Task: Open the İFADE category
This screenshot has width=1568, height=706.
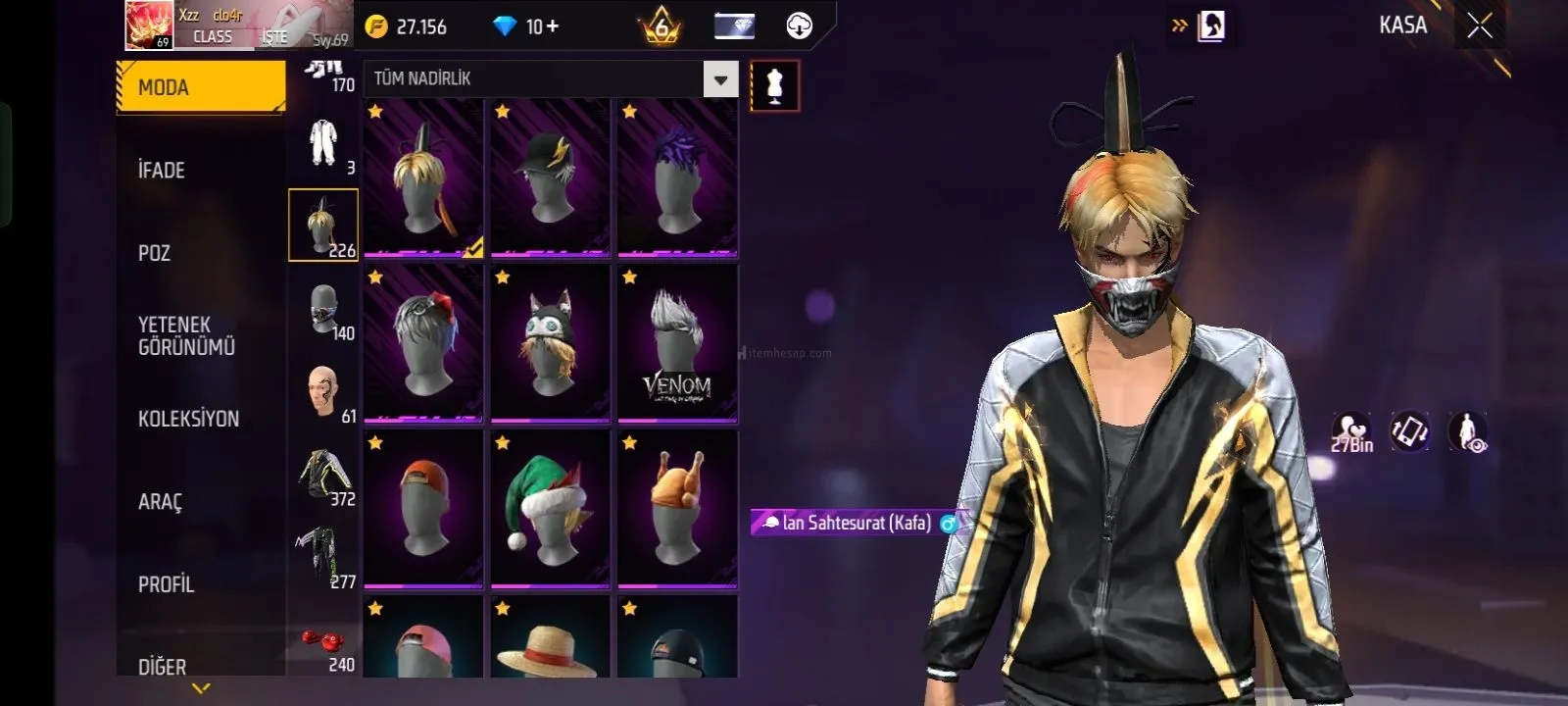Action: coord(162,171)
